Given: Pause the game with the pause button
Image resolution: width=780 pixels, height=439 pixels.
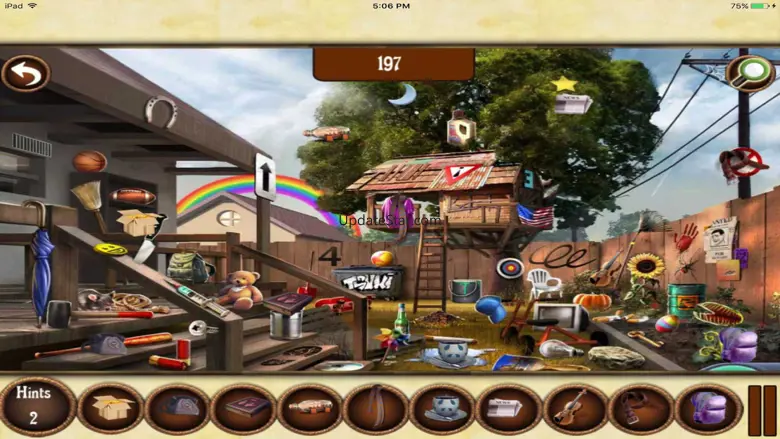Looking at the screenshot, I should click(x=762, y=408).
